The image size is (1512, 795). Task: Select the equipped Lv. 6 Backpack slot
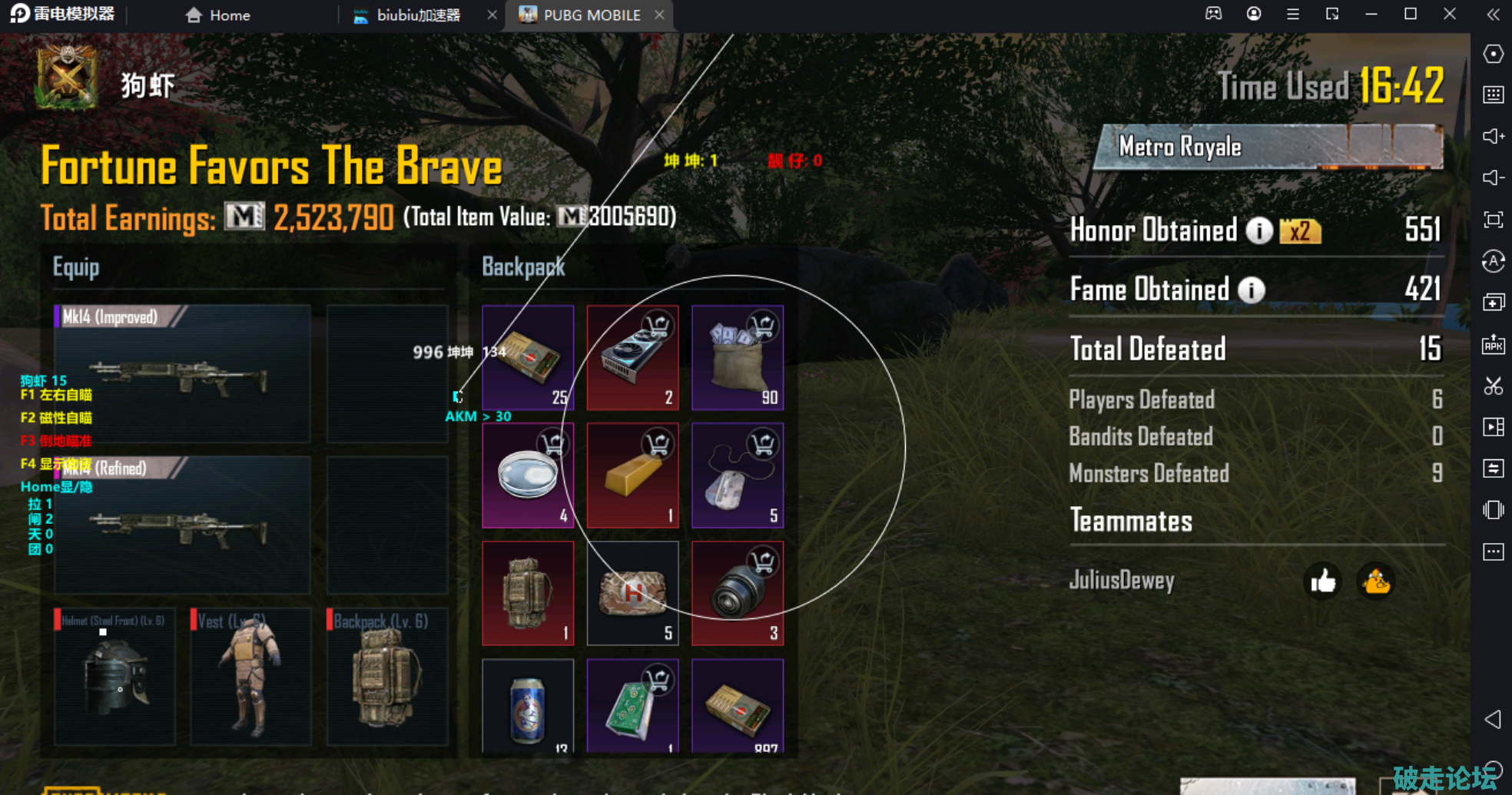coord(387,677)
